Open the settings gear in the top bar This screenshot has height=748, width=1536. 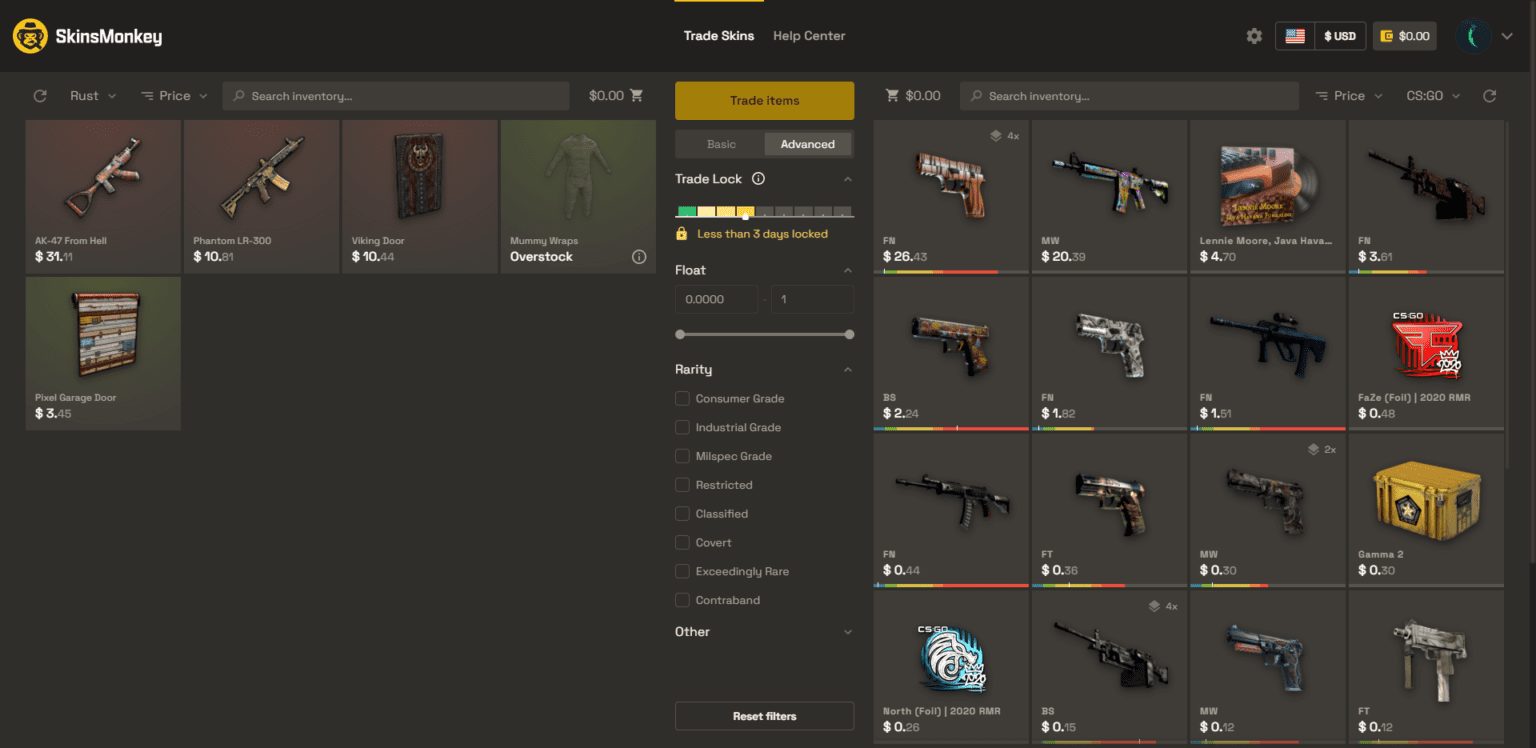[1254, 35]
